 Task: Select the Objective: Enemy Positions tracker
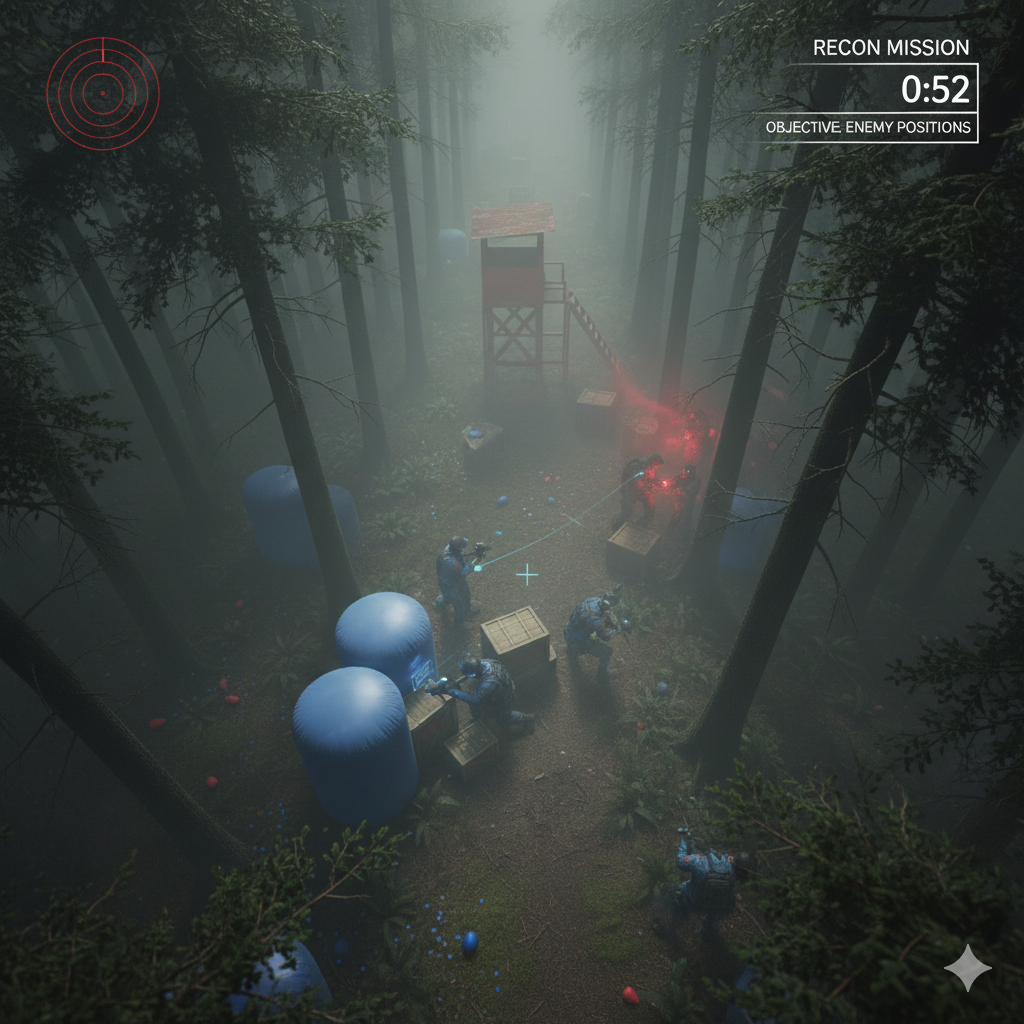(867, 128)
